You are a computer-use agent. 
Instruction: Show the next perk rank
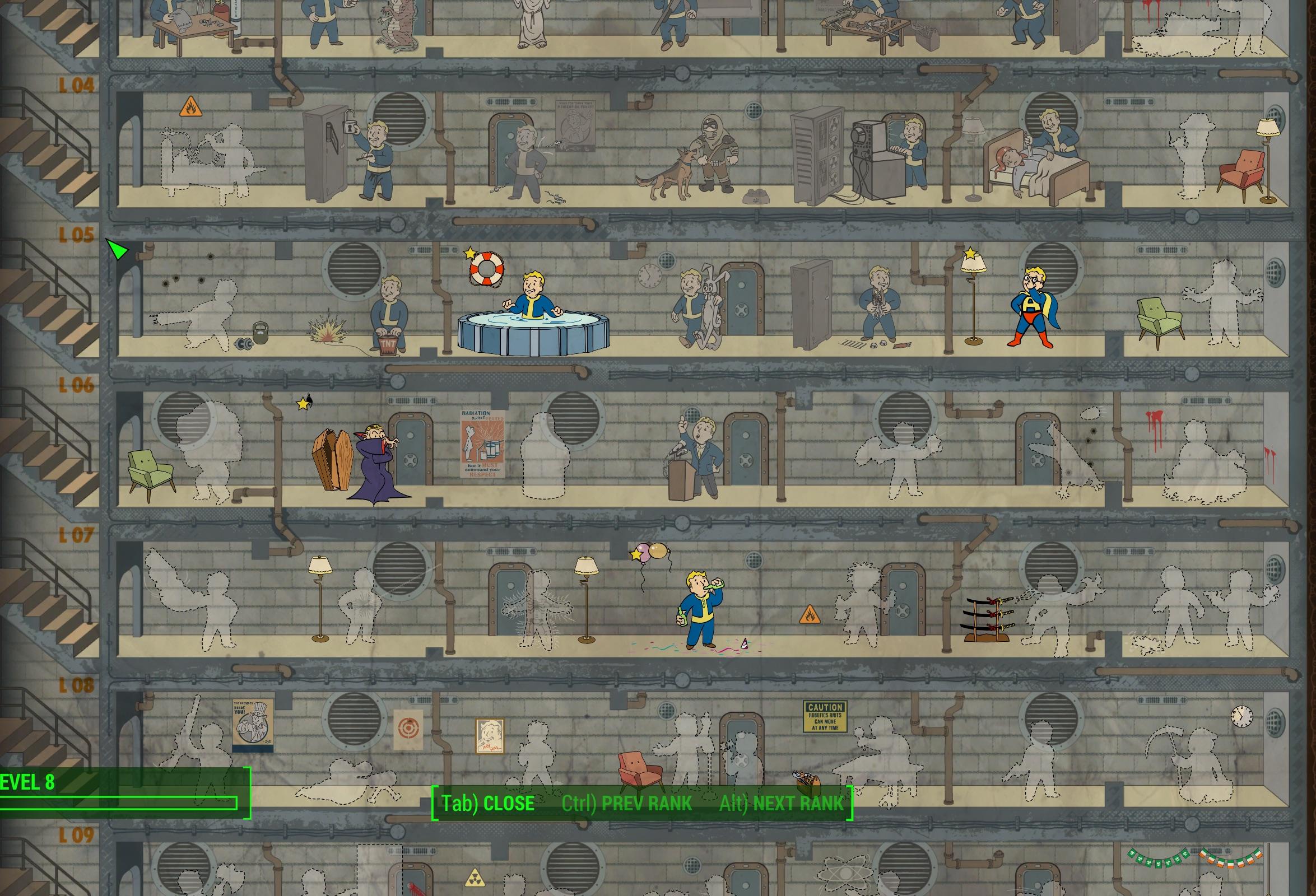tap(781, 803)
